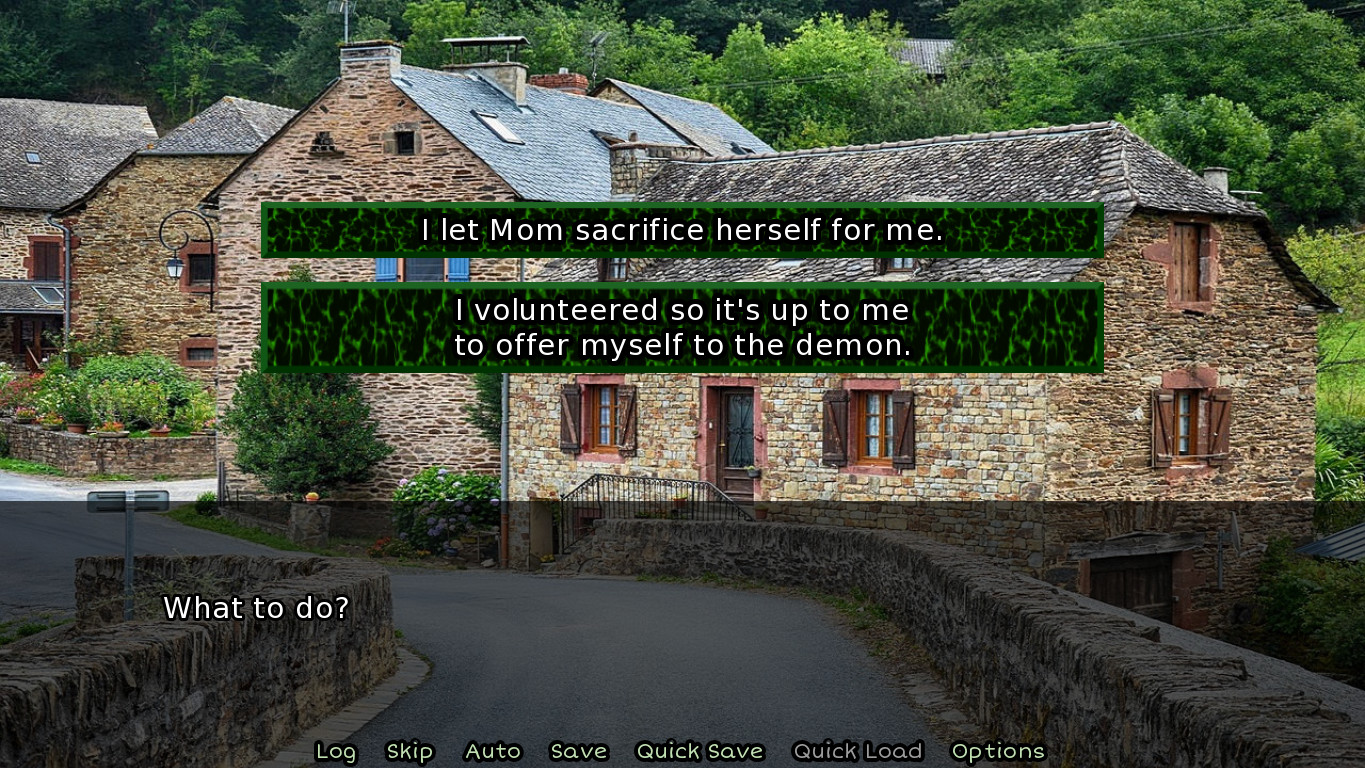Screen dimensions: 1365x768
Task: Turn on auto-forward reading
Action: tap(493, 751)
